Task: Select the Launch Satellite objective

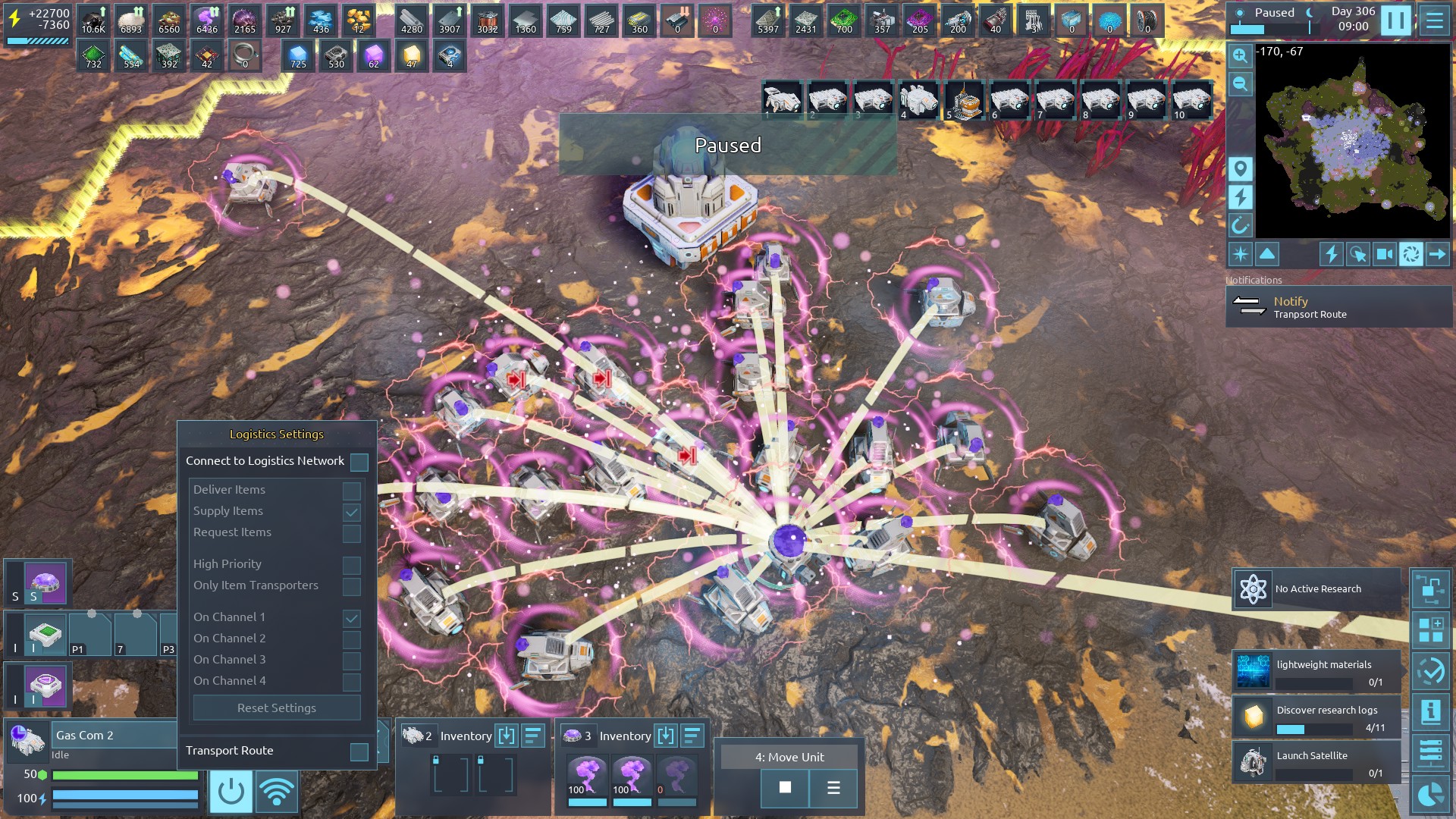Action: [x=1316, y=762]
